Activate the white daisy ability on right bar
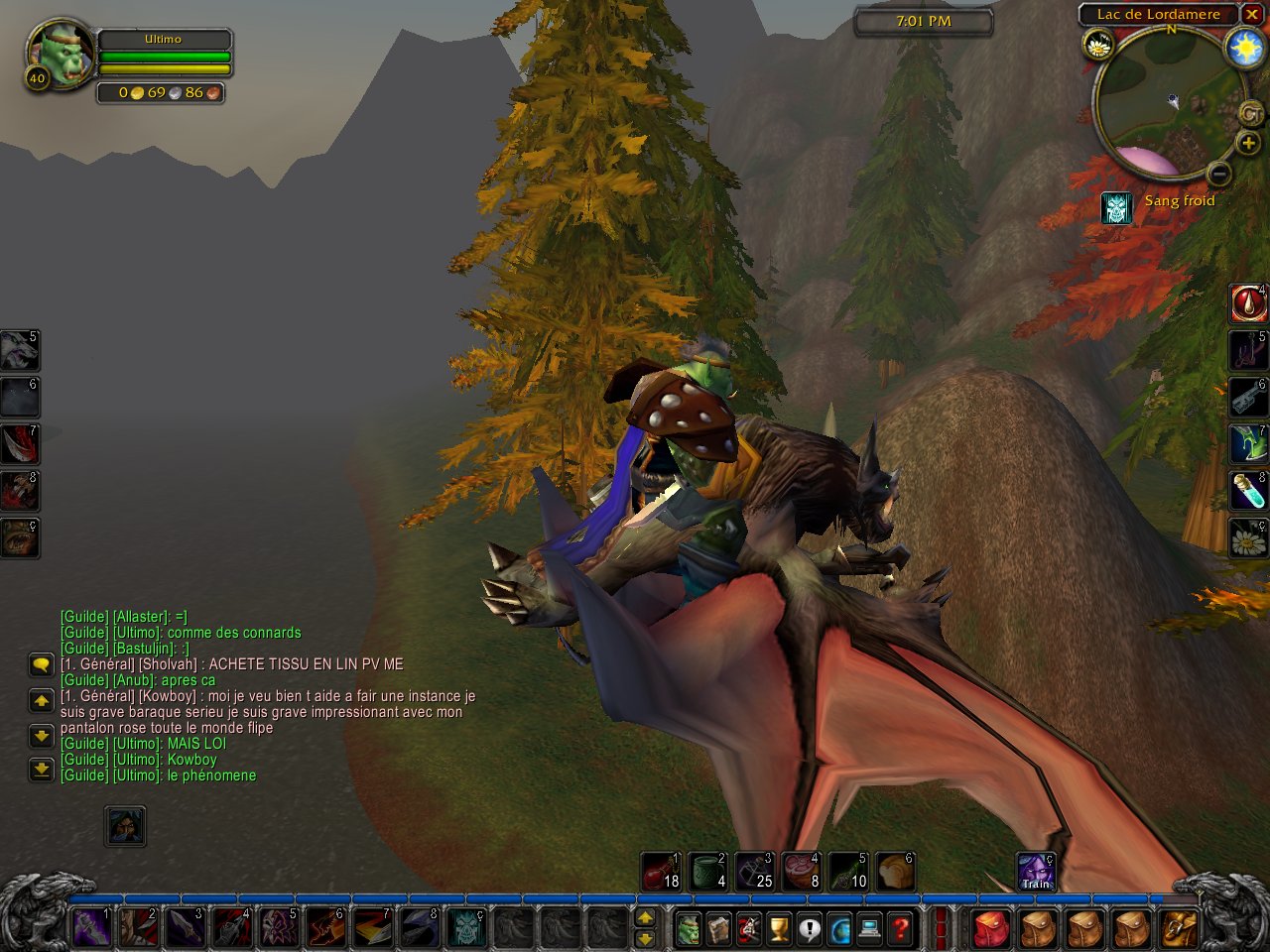Image resolution: width=1270 pixels, height=952 pixels. point(1248,539)
